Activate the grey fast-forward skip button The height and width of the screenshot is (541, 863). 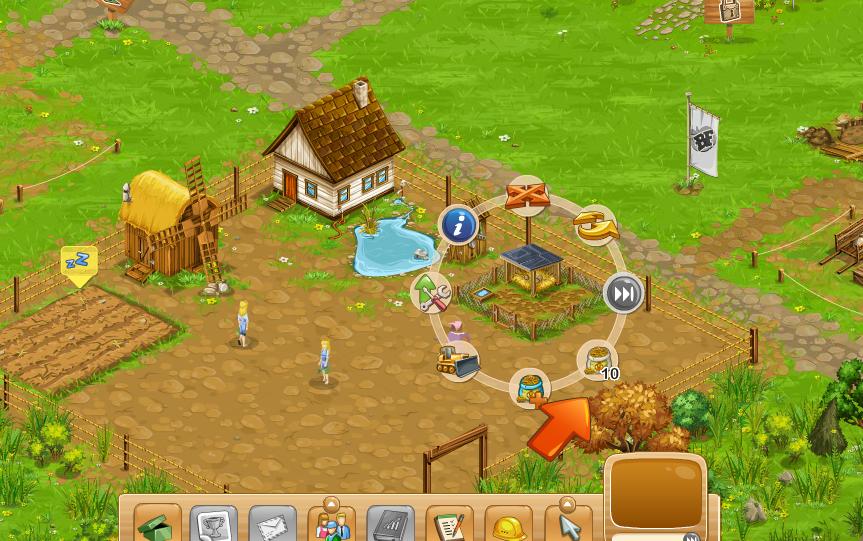(623, 294)
